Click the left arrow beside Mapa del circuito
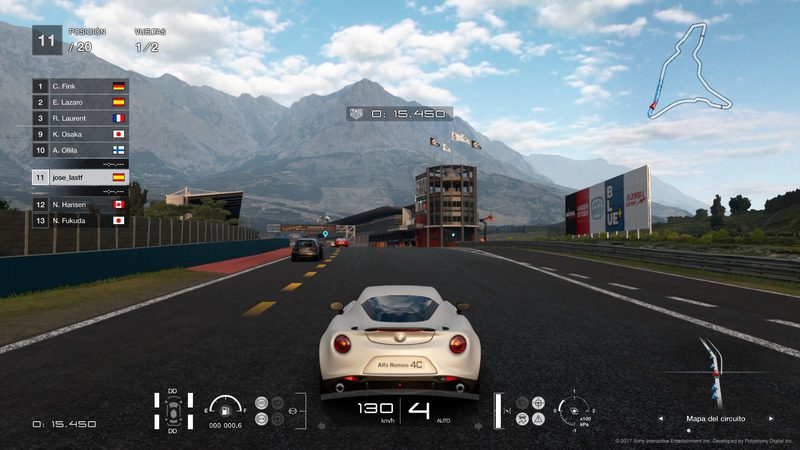800x450 pixels. pyautogui.click(x=661, y=418)
